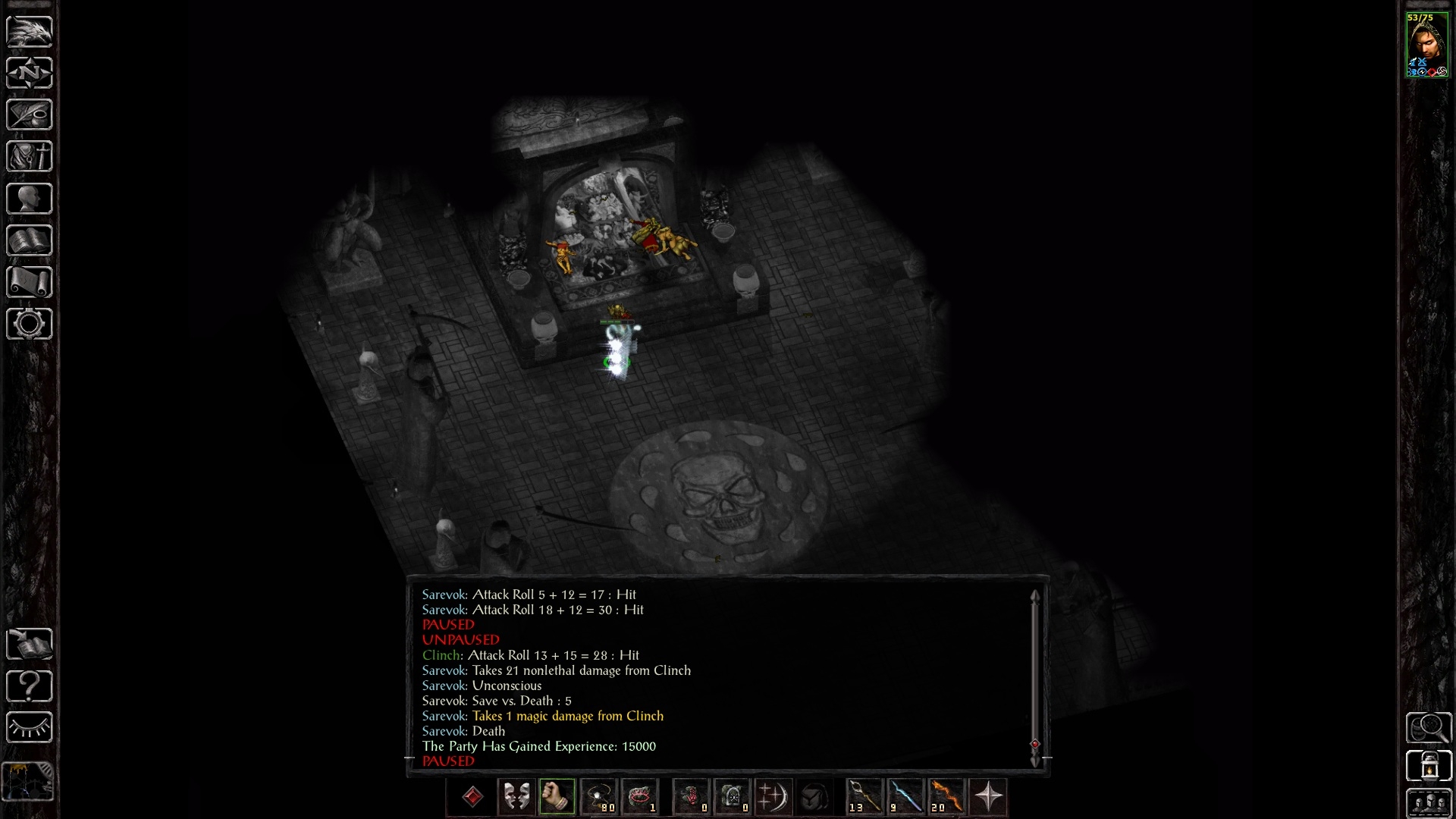Select all party members with the group button
Screen dimensions: 1456x819
tap(1429, 804)
